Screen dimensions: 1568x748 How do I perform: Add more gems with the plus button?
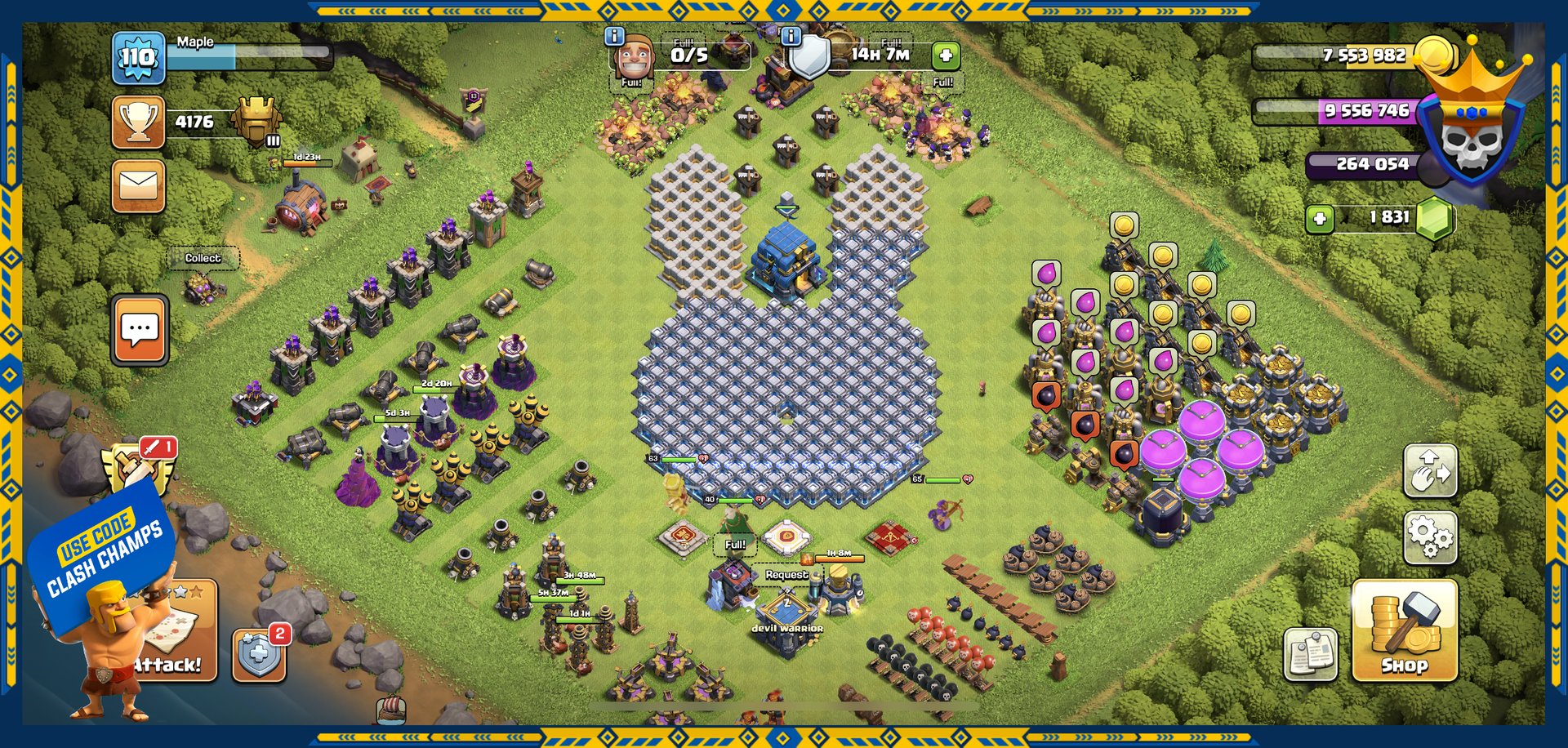click(1320, 218)
